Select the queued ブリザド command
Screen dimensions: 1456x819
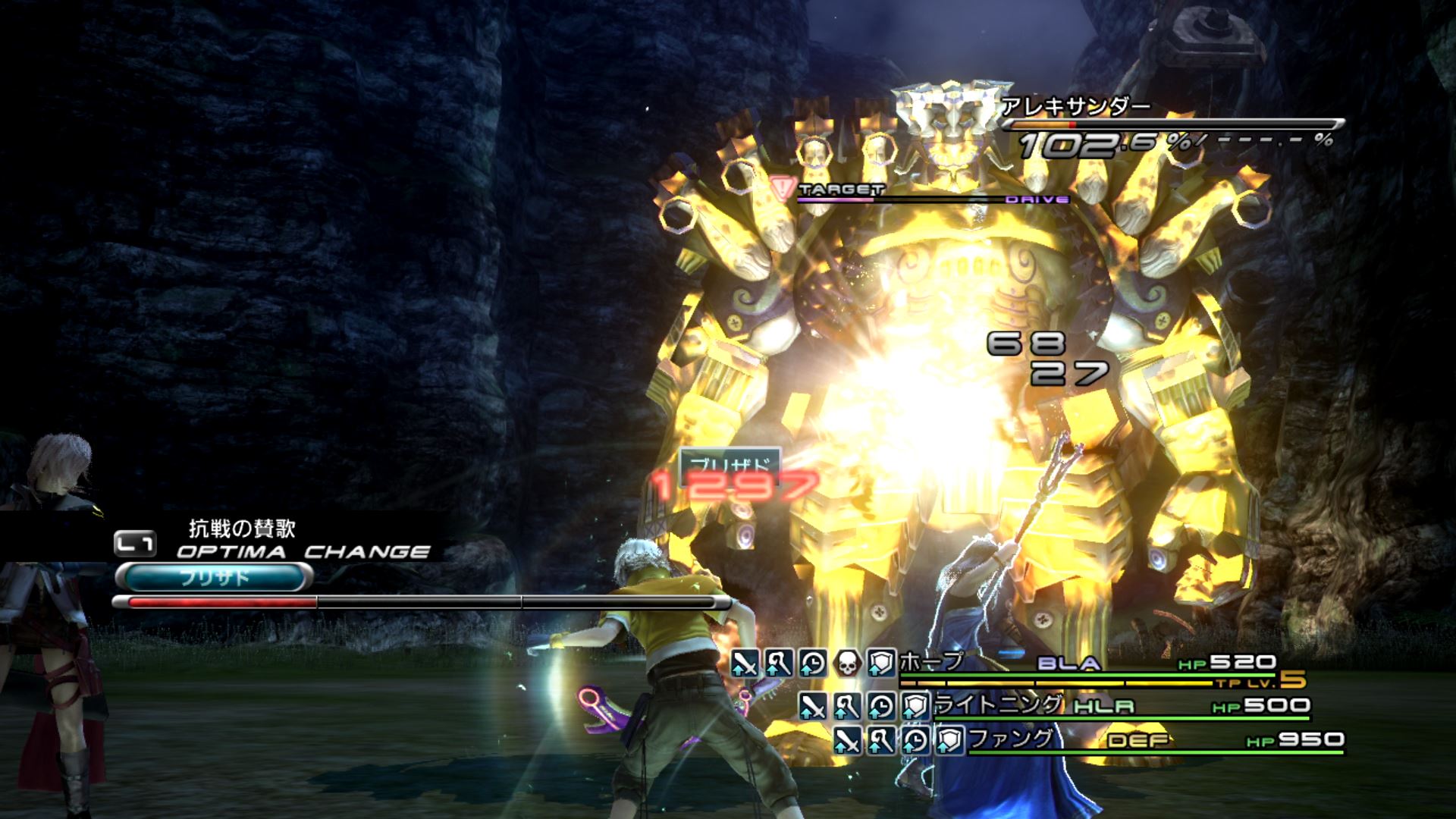(x=214, y=578)
